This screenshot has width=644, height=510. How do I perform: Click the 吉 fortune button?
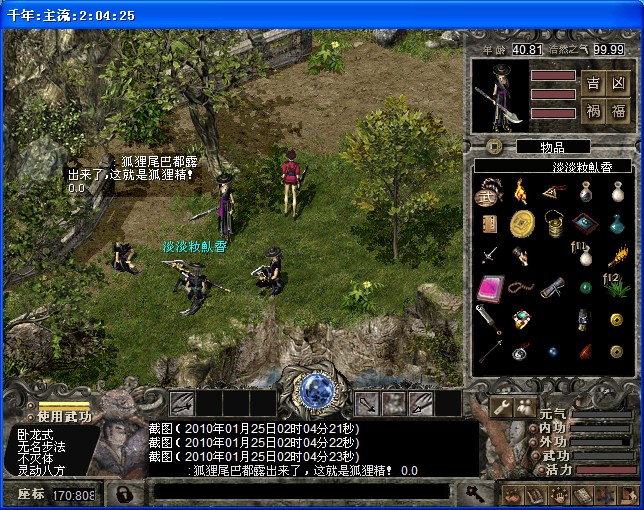point(593,84)
